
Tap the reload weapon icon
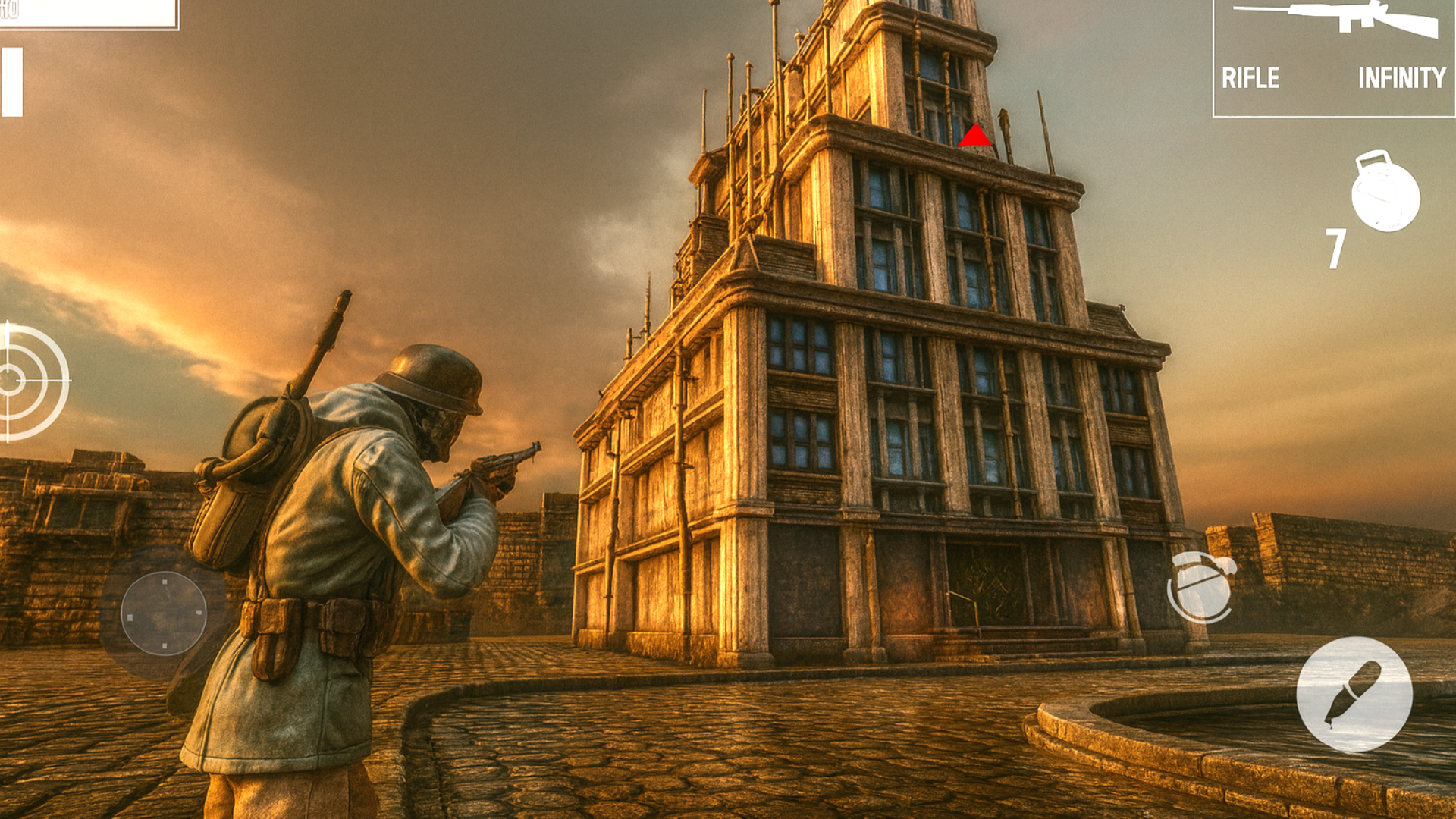[x=1201, y=586]
